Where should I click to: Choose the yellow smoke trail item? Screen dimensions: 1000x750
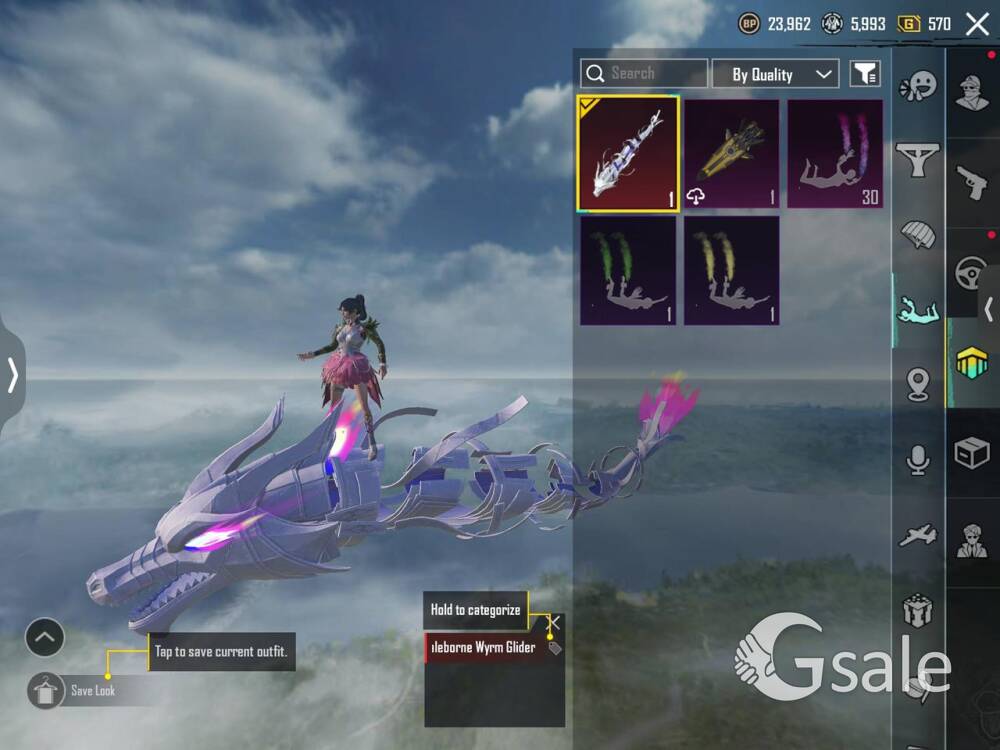(x=732, y=270)
